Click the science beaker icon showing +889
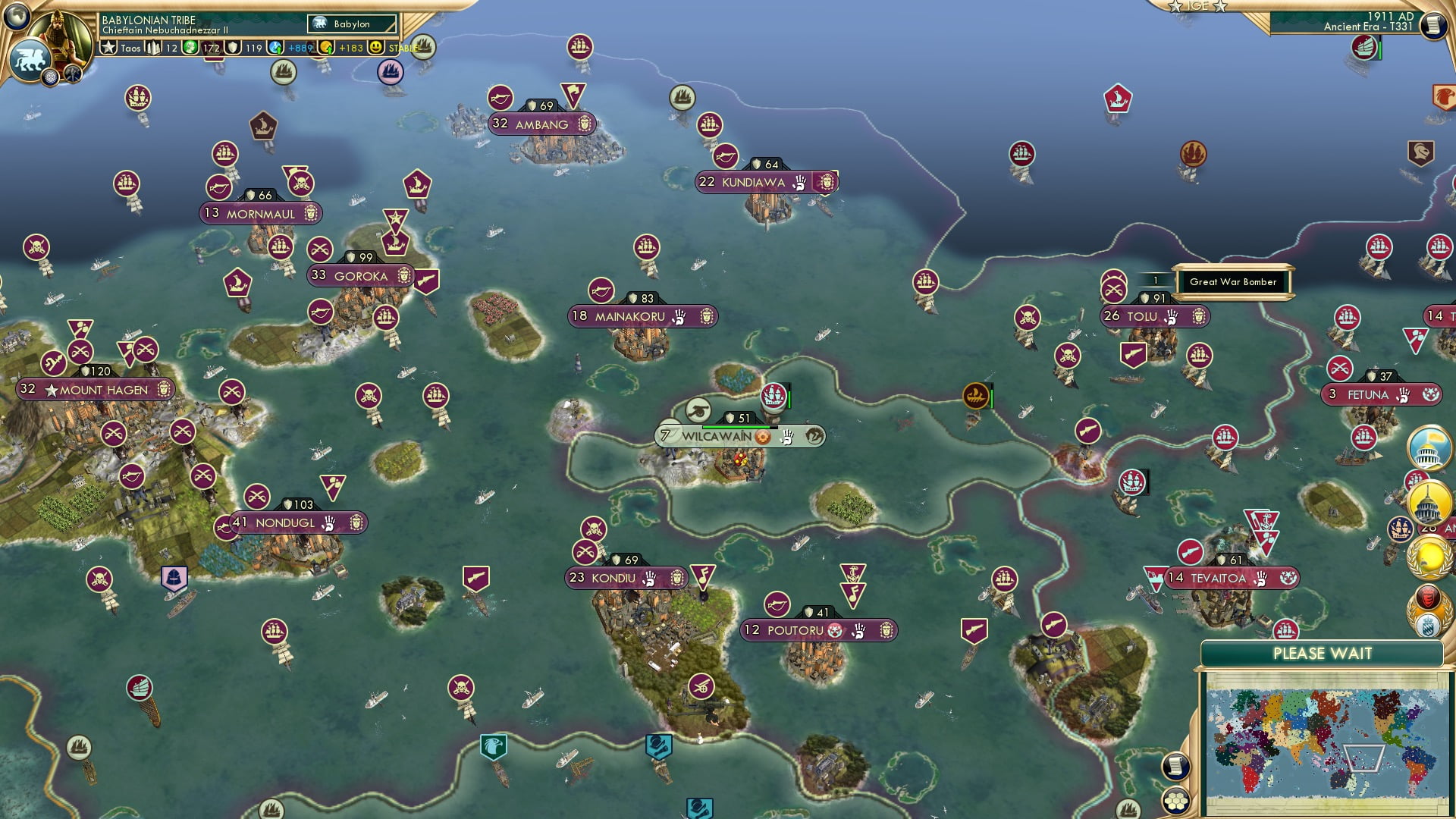Screen dimensions: 1456x819 click(275, 48)
